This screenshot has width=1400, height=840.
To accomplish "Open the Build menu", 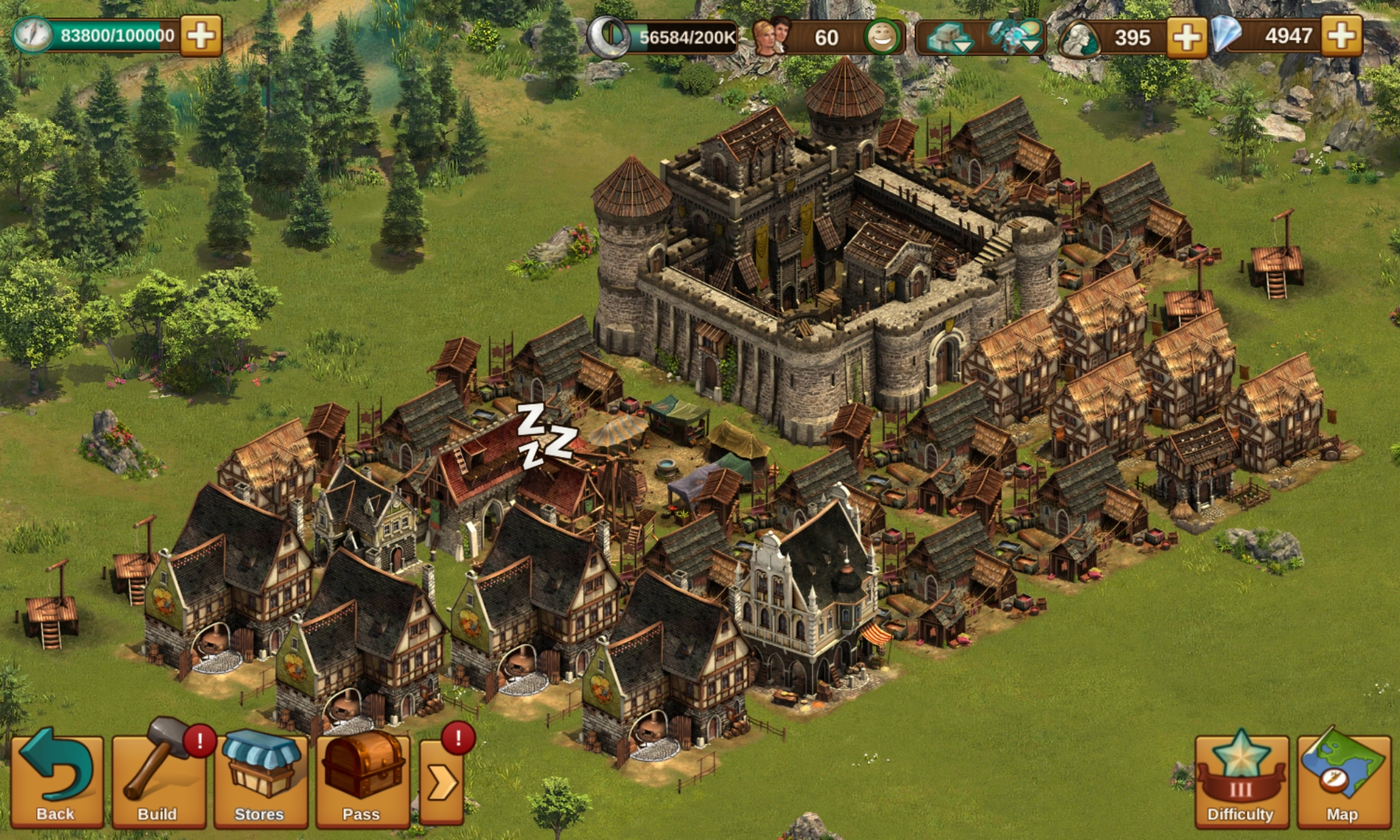I will (x=158, y=780).
